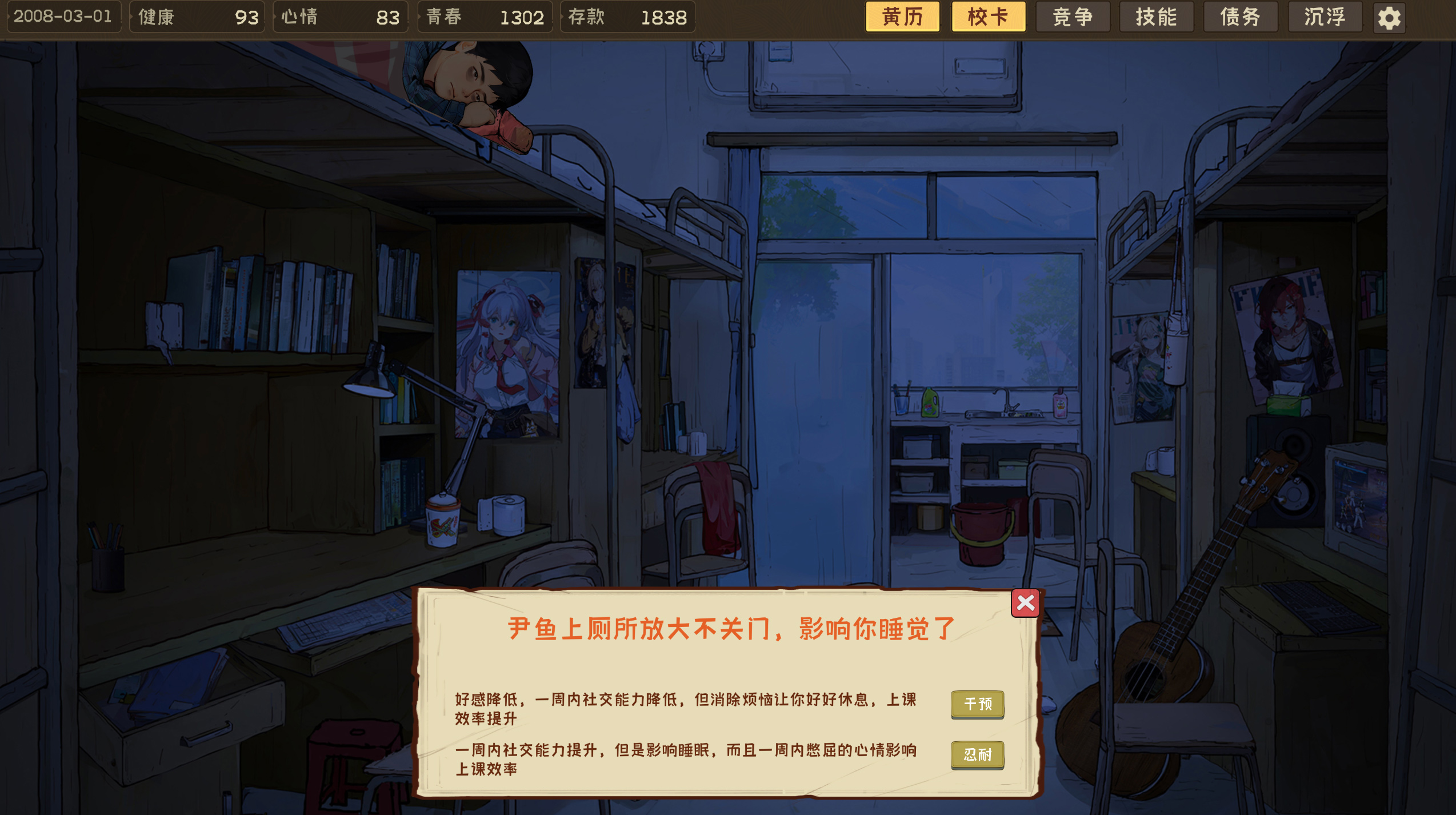Screen dimensions: 1456x815
Task: Select the date 2008-03-01 display
Action: tap(65, 17)
